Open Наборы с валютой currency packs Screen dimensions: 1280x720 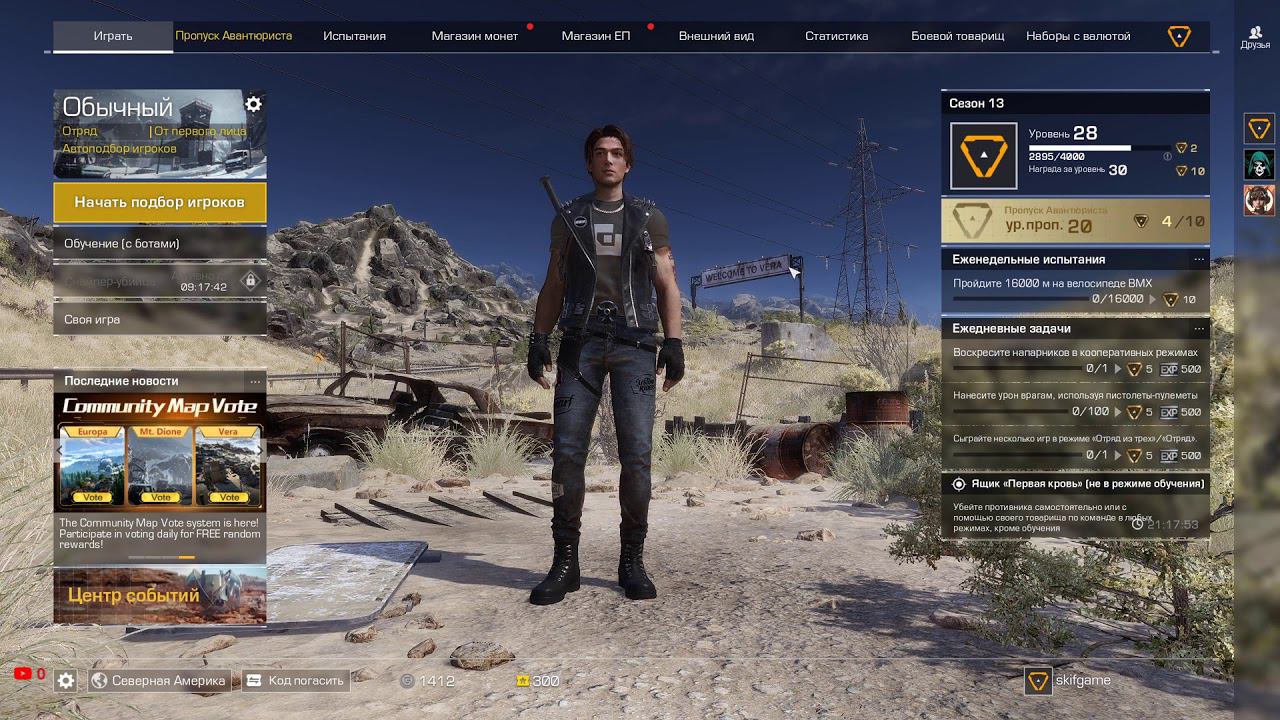coord(1078,36)
